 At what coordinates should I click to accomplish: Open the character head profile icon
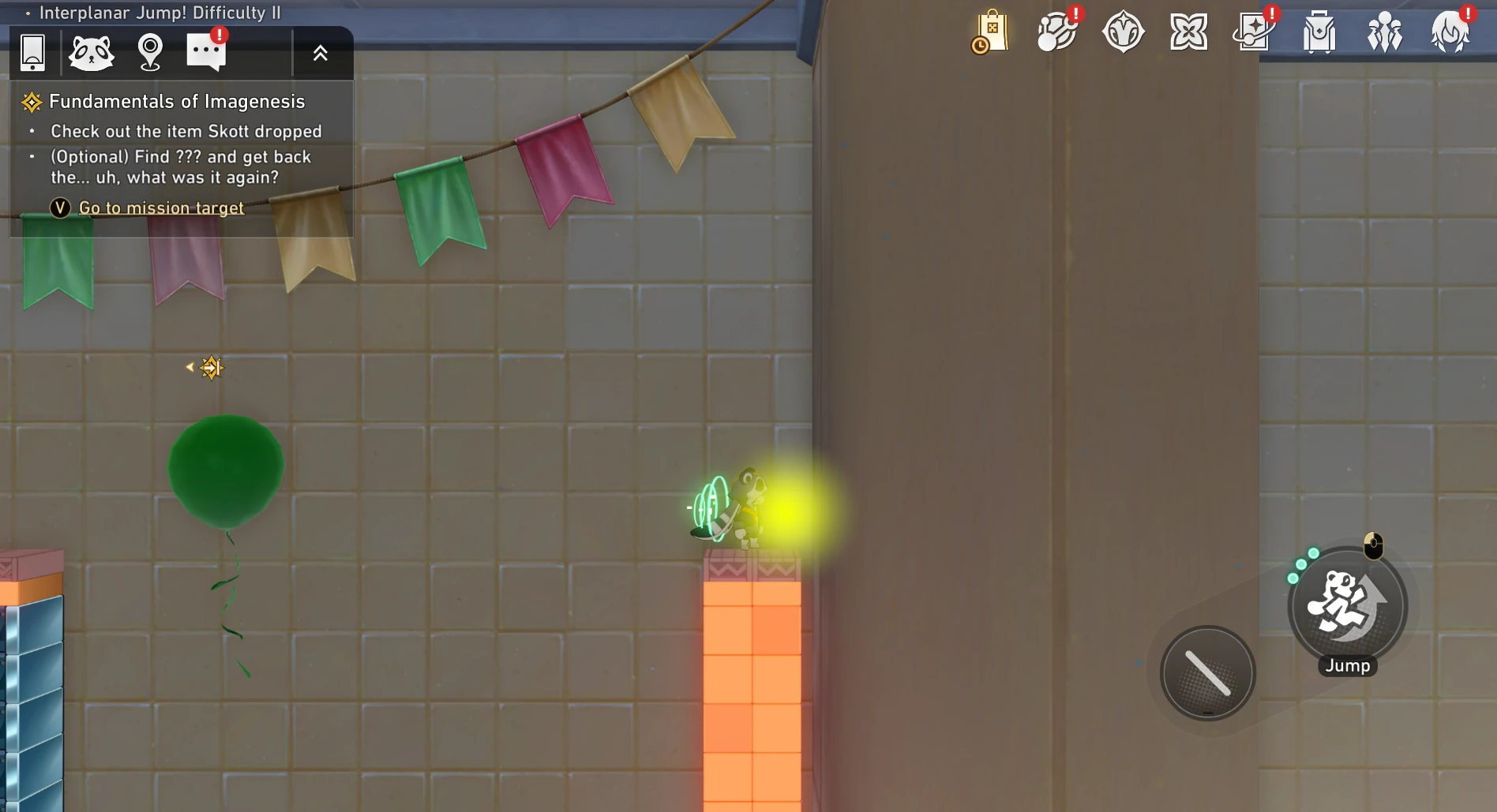(1450, 32)
